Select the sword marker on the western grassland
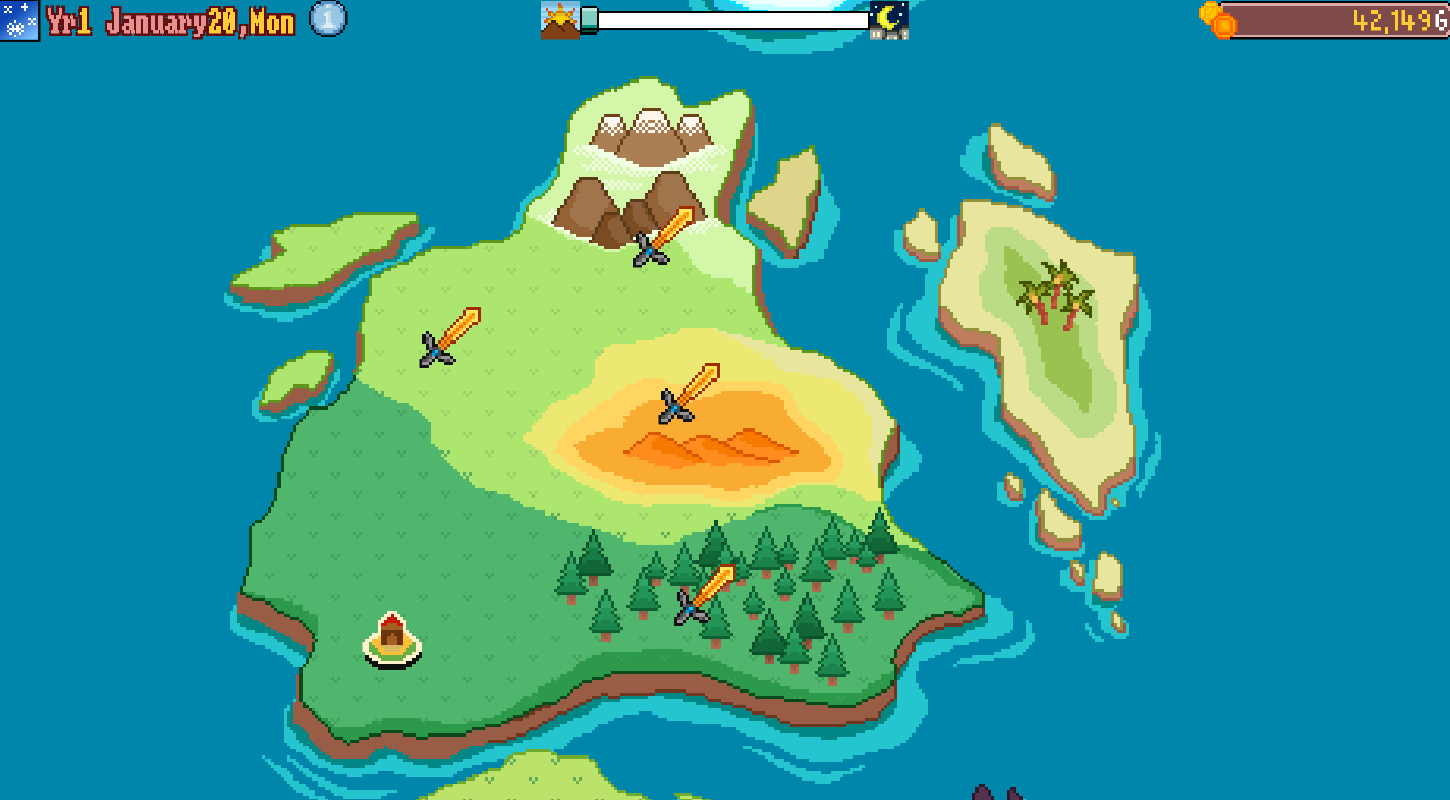1450x800 pixels. tap(450, 336)
